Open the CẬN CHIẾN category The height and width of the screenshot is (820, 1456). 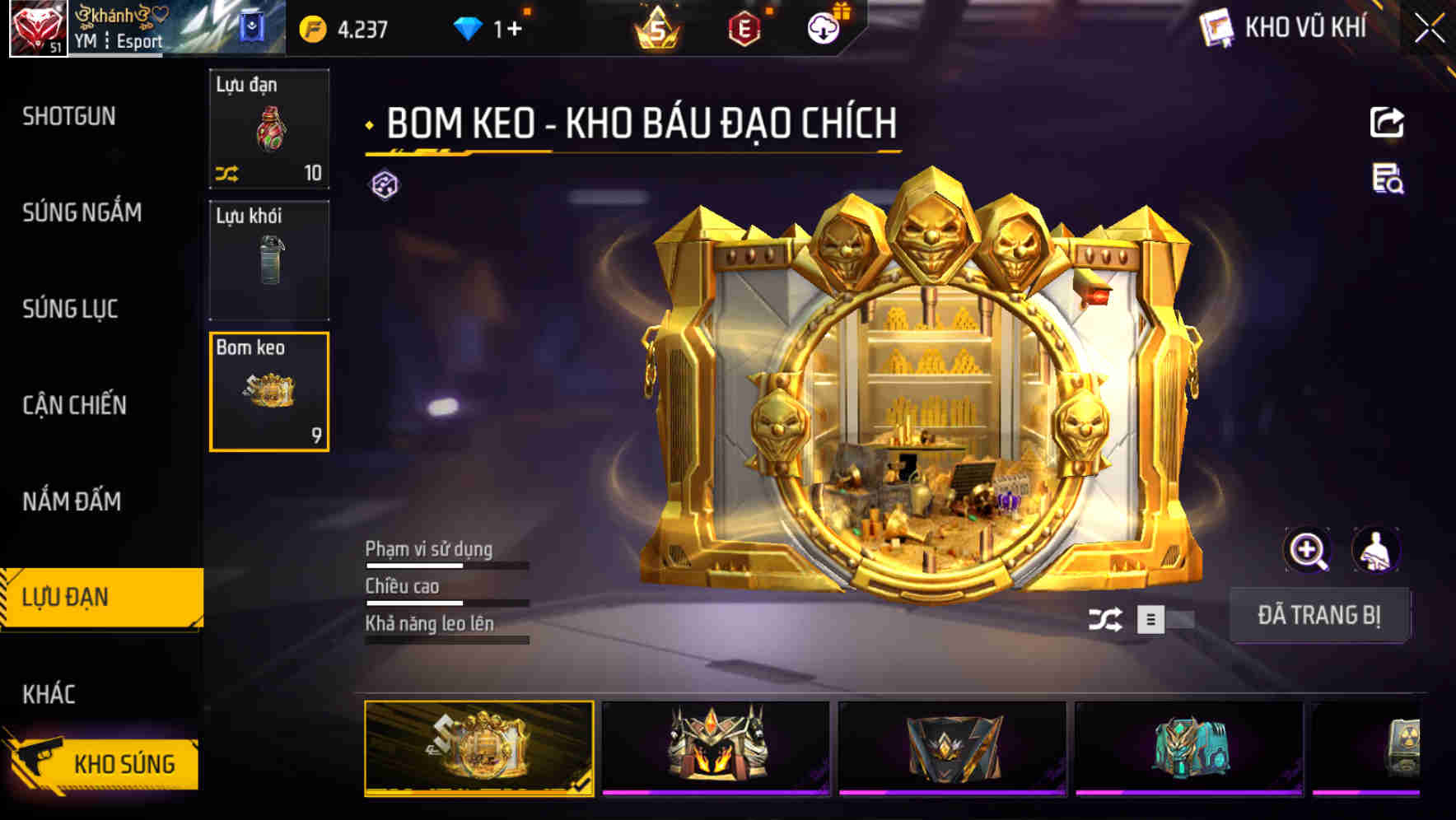tap(74, 405)
